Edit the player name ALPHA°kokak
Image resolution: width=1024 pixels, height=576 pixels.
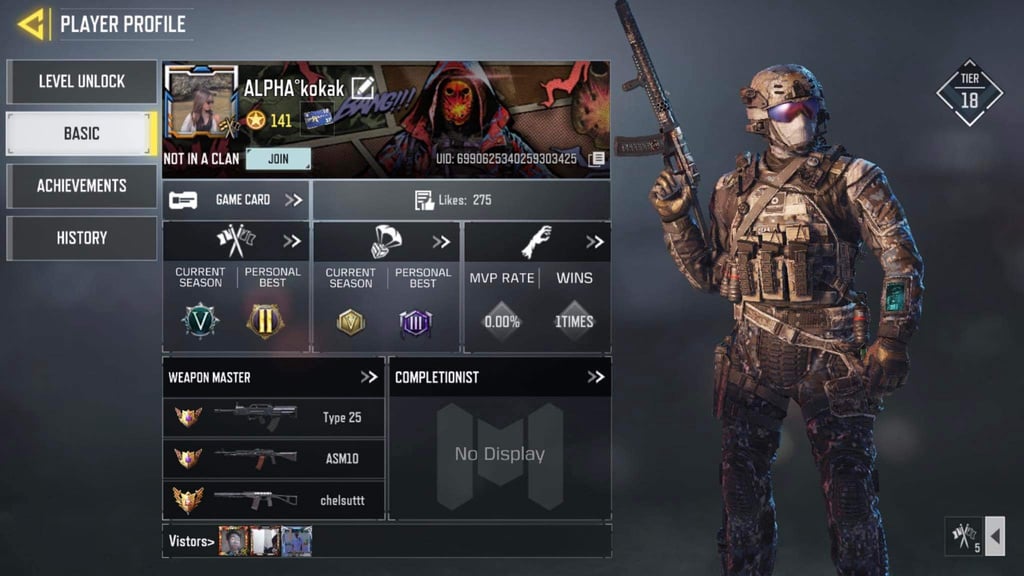362,88
